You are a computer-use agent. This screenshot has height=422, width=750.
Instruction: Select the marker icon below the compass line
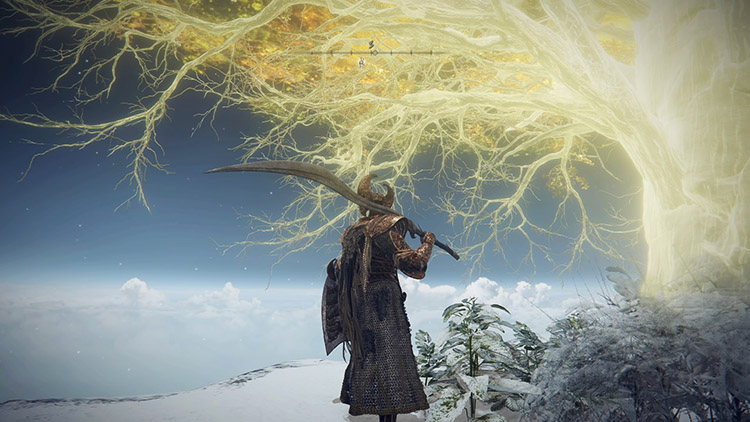[361, 63]
